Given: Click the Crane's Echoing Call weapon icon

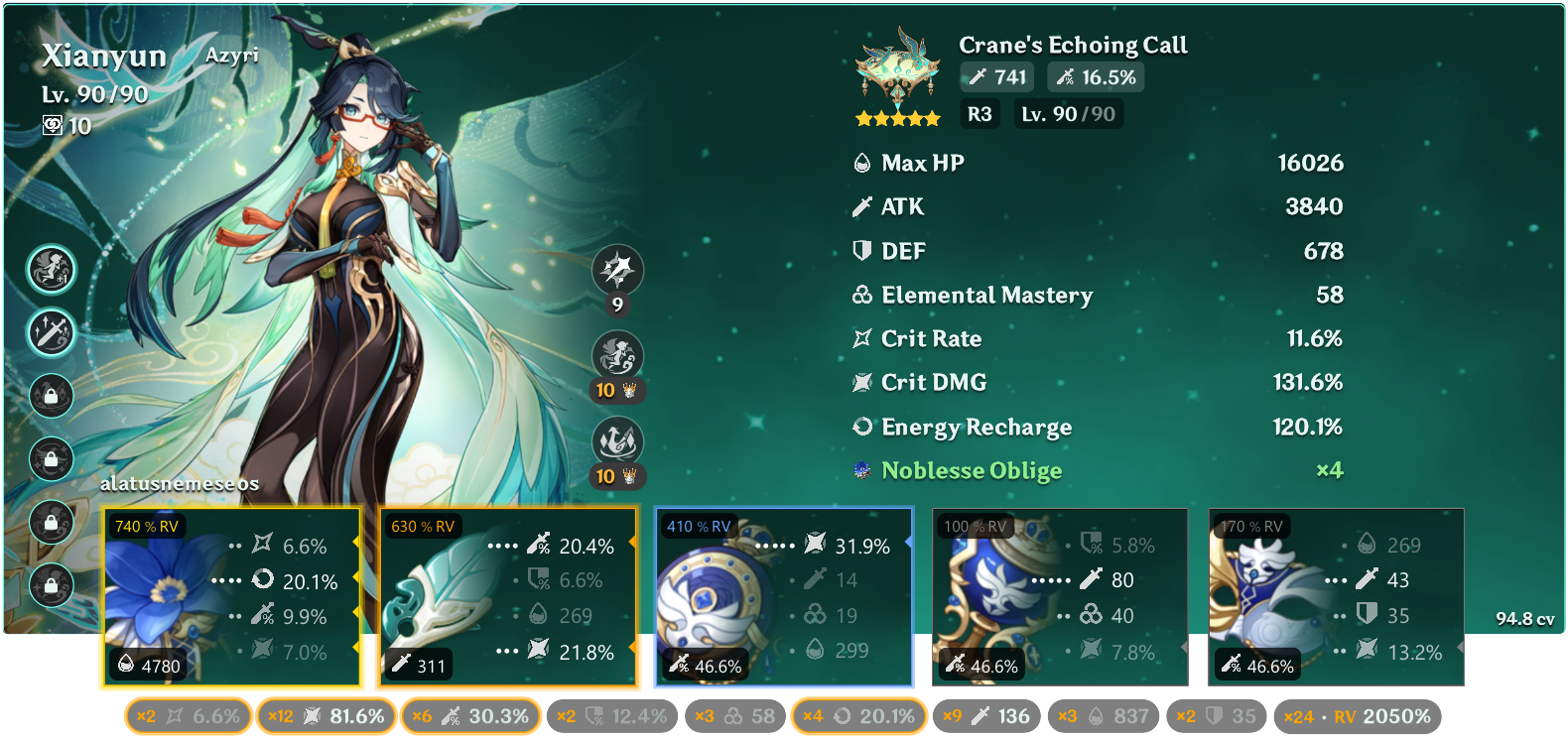Looking at the screenshot, I should pos(898,67).
